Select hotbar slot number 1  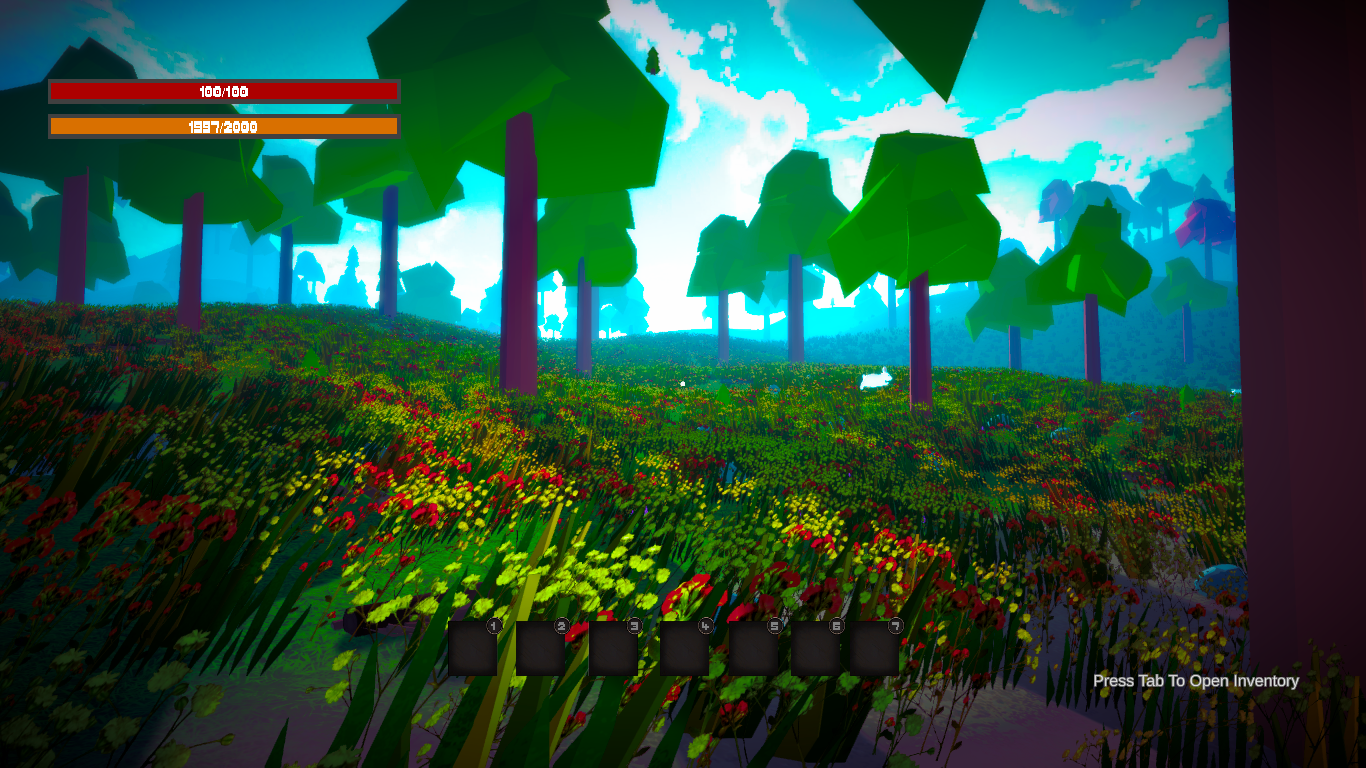[x=473, y=648]
